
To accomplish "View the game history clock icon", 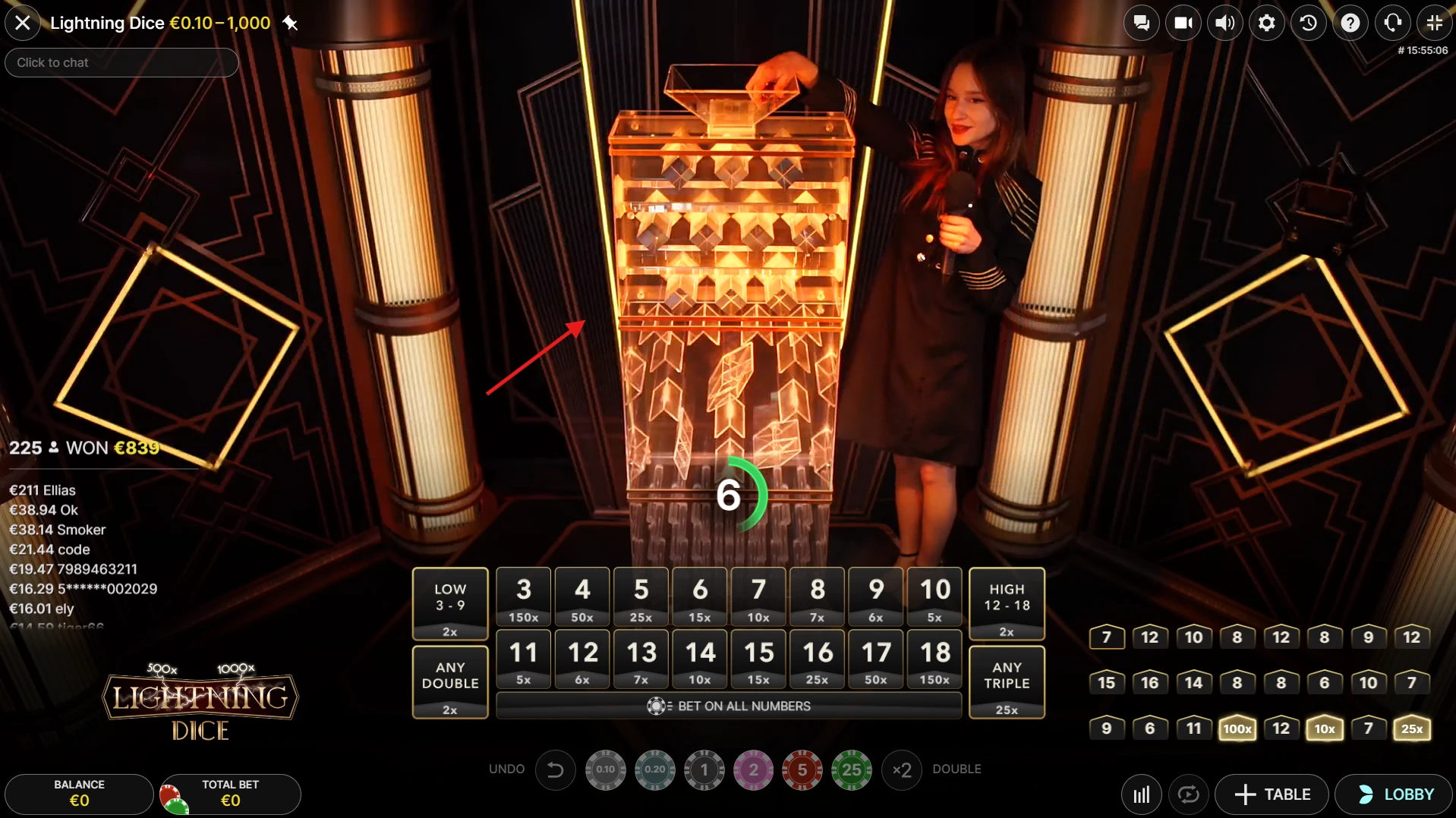I will (x=1308, y=23).
